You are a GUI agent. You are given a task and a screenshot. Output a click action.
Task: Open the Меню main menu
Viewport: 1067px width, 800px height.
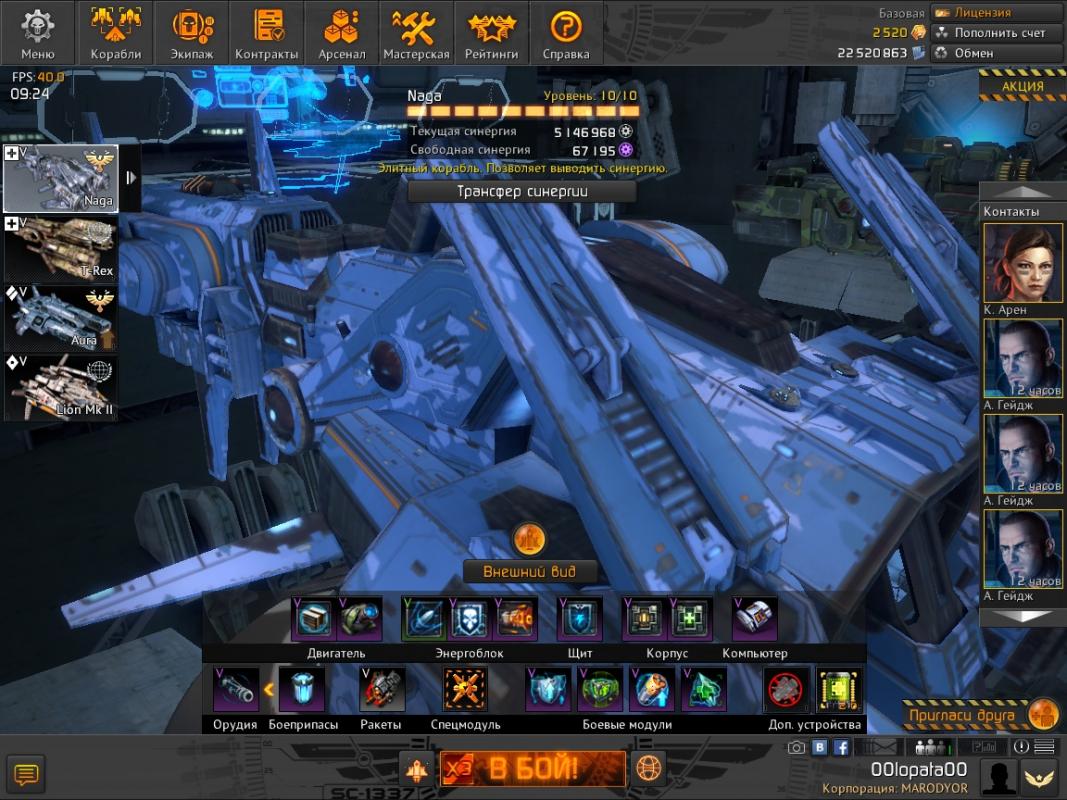click(x=38, y=33)
